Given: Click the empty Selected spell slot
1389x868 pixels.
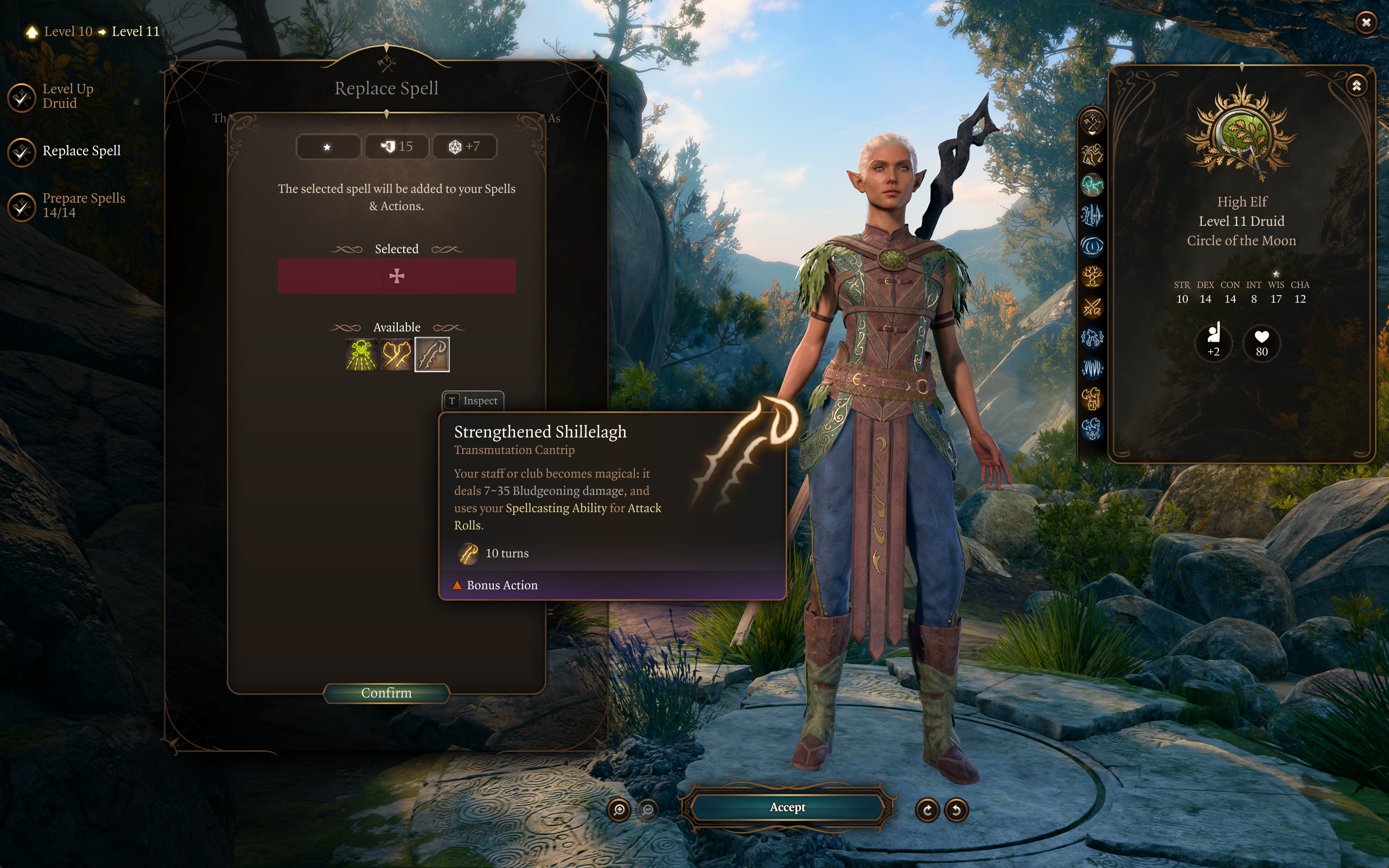Looking at the screenshot, I should click(397, 276).
